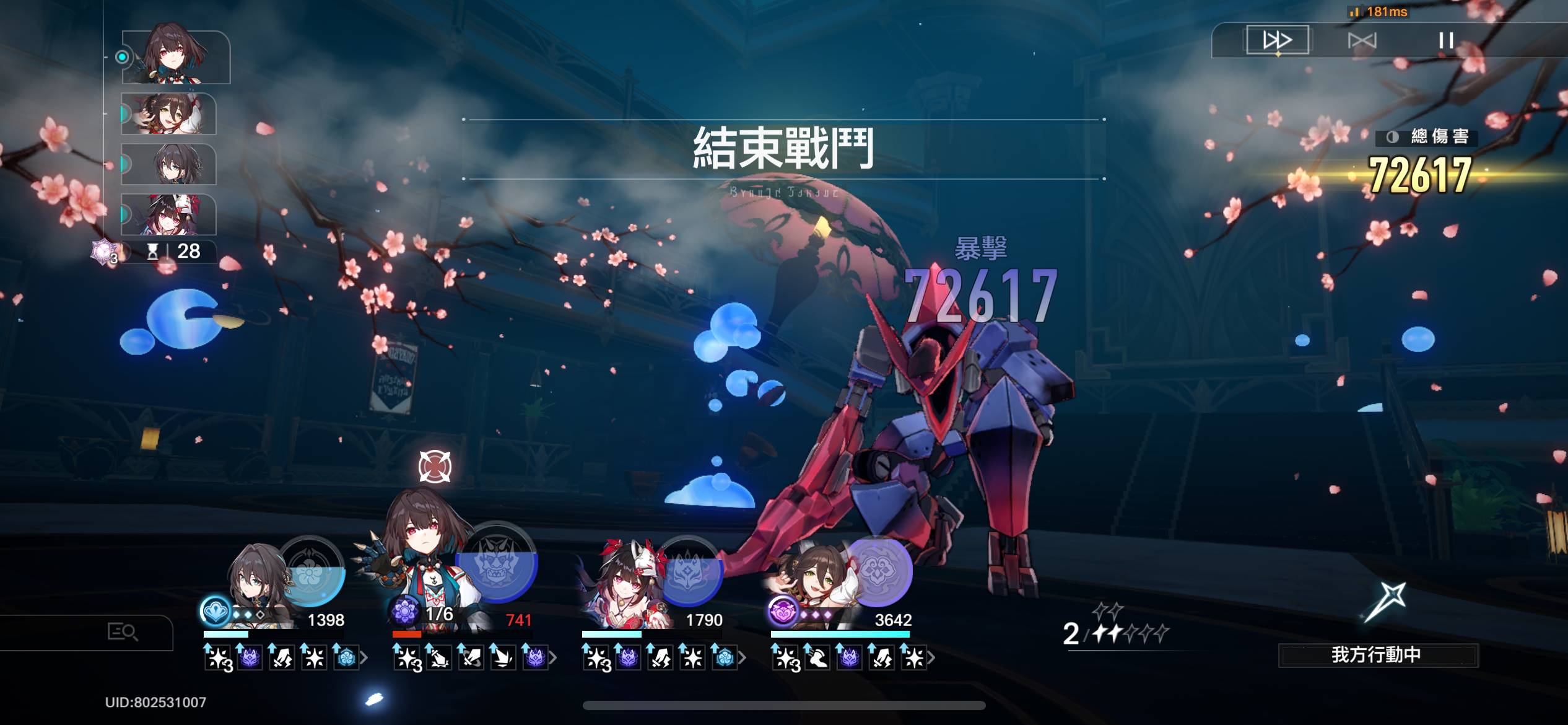
Task: Enable the auto-battle toggle
Action: pyautogui.click(x=1362, y=41)
